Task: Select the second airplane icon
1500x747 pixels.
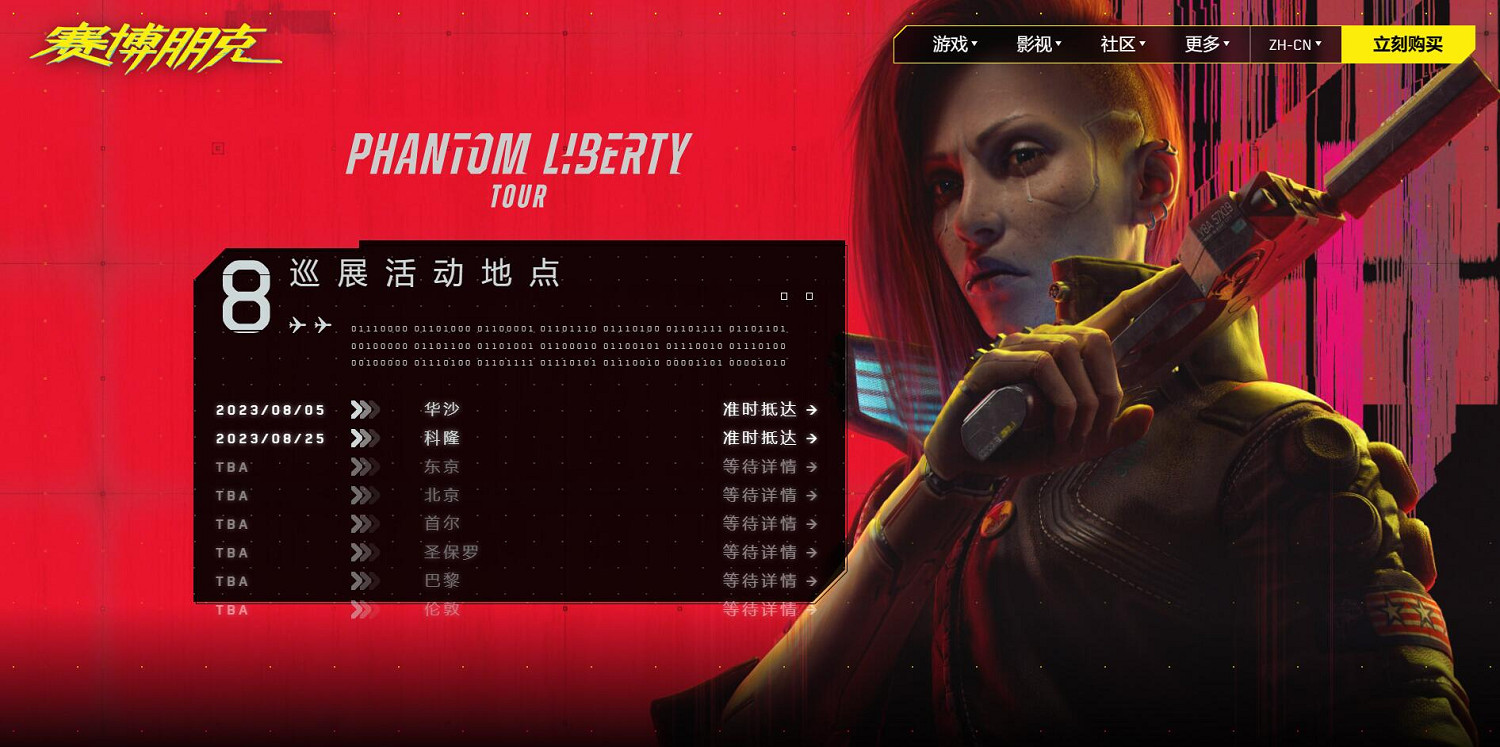Action: click(x=322, y=325)
